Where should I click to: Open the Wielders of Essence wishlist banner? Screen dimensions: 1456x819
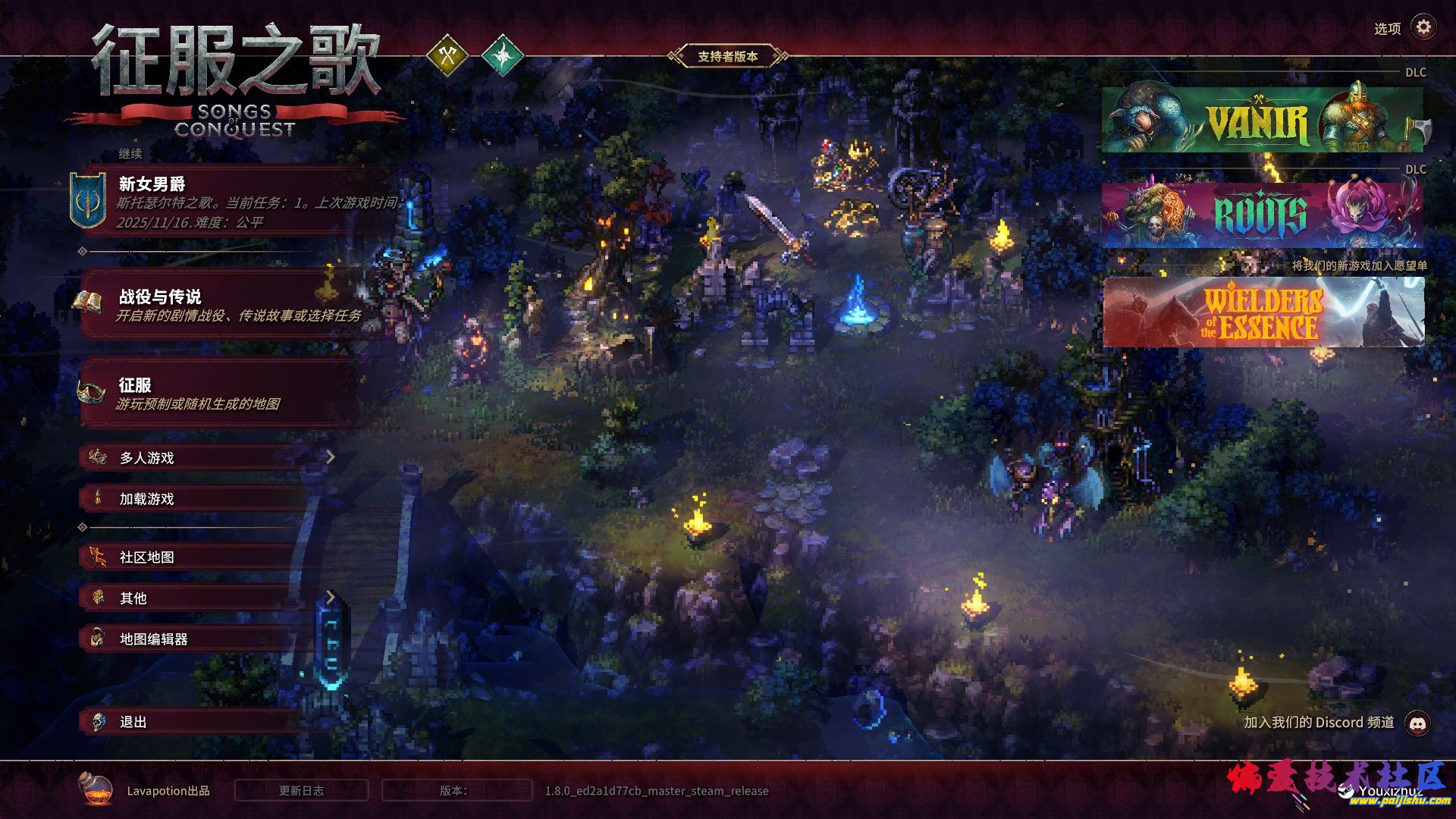(1263, 312)
